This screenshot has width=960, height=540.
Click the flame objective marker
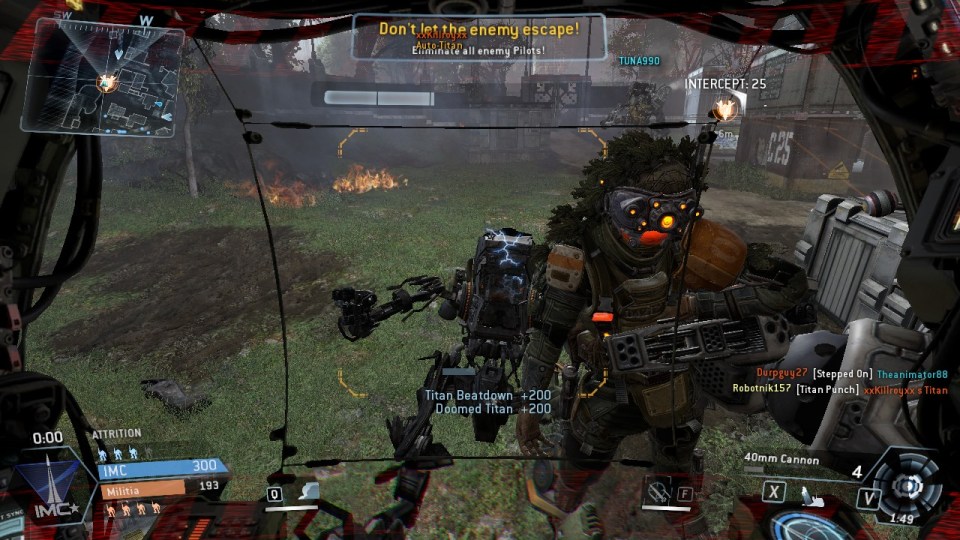coord(725,108)
